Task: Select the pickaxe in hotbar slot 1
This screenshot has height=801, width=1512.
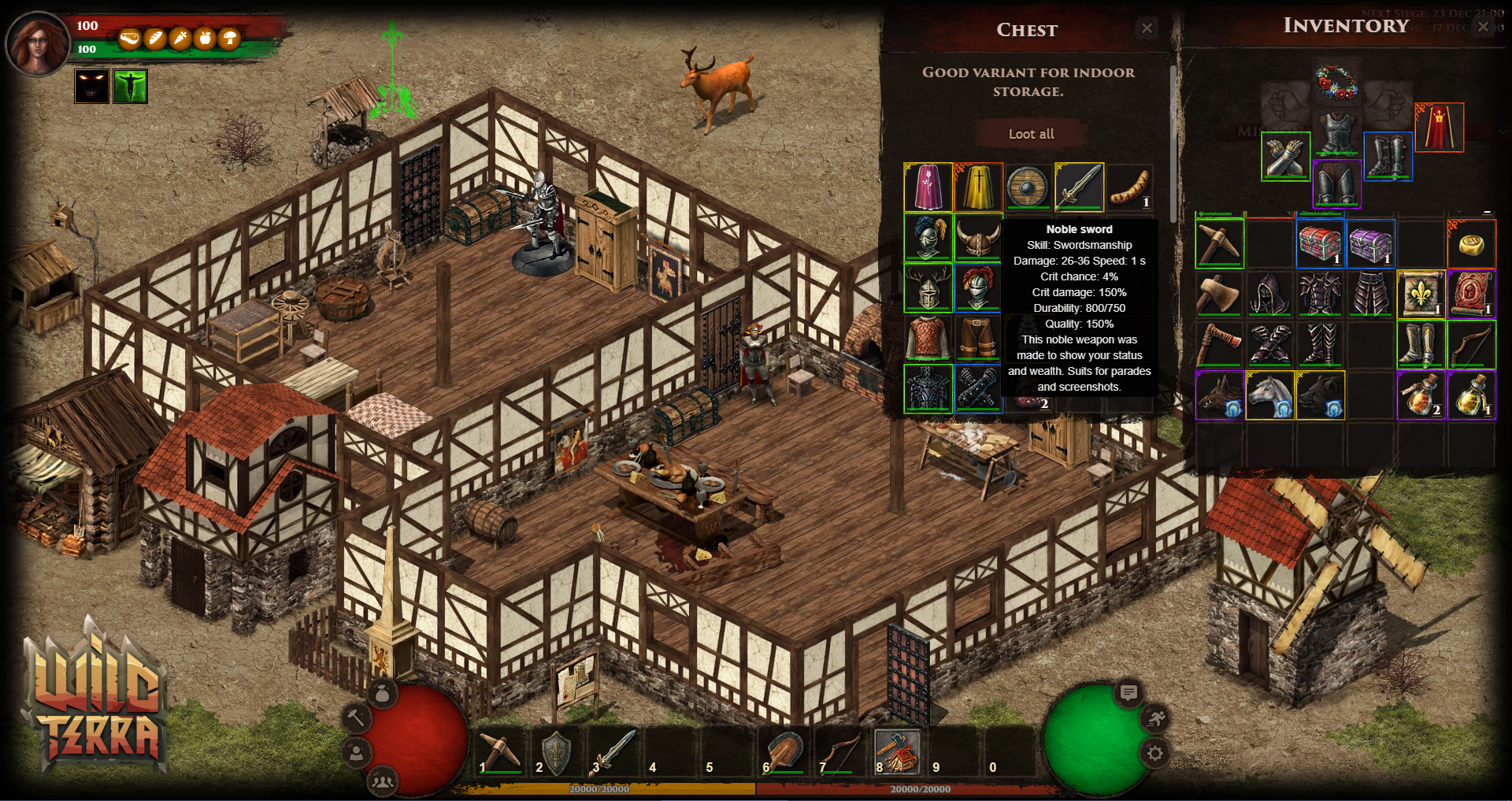Action: (500, 752)
